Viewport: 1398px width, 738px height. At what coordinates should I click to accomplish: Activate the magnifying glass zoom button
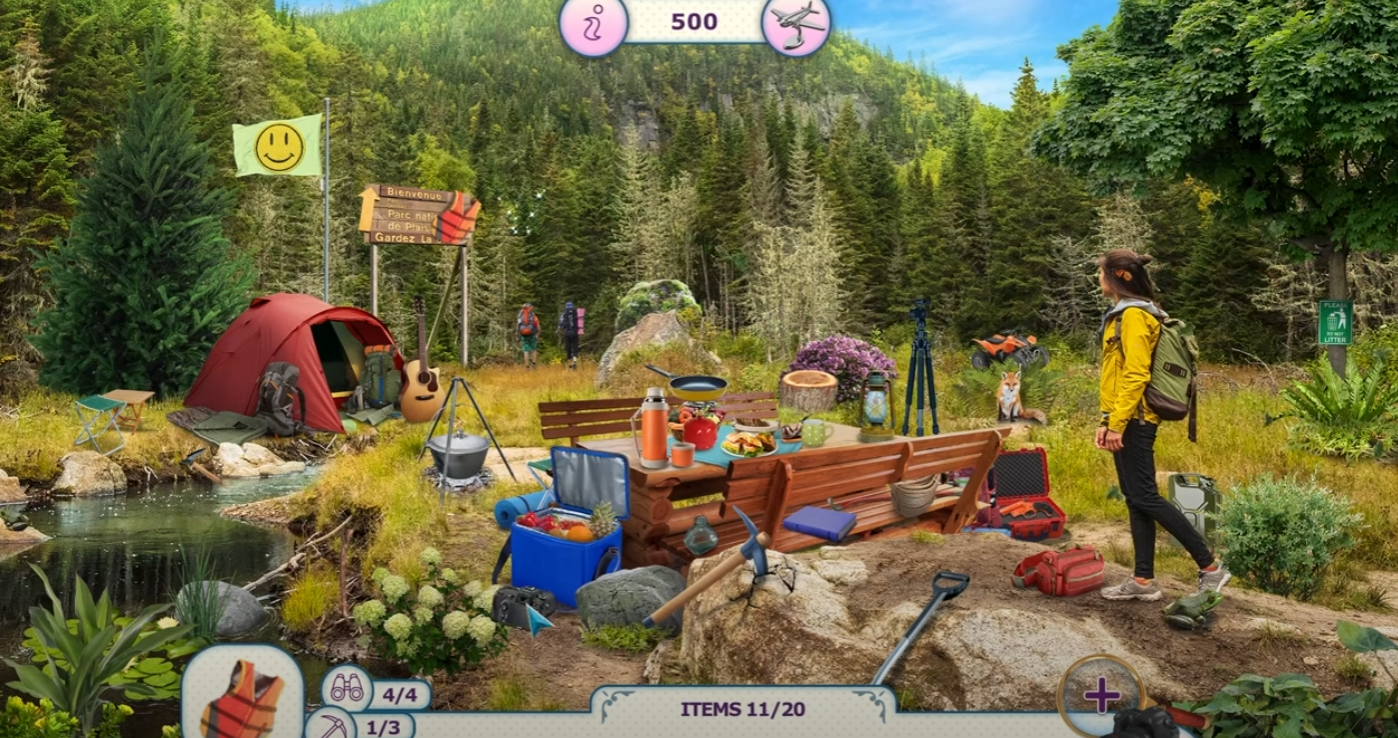[1101, 693]
